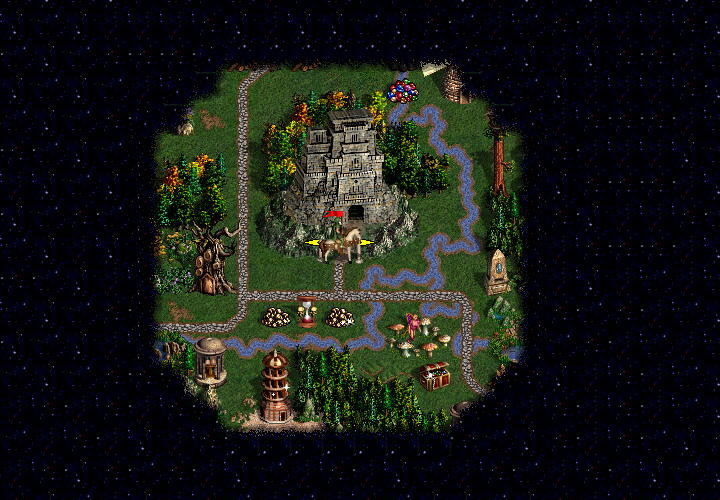Select the mounted hero with red flag
Screen dimensions: 720x500
pos(340,240)
